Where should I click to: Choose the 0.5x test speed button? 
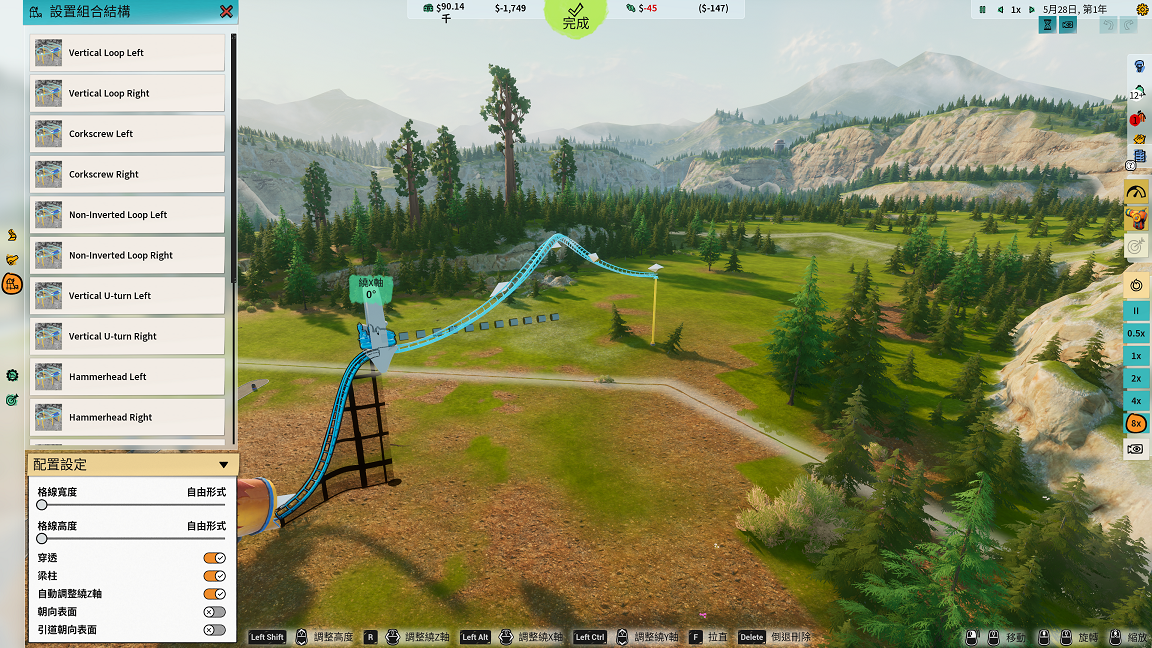pos(1136,333)
